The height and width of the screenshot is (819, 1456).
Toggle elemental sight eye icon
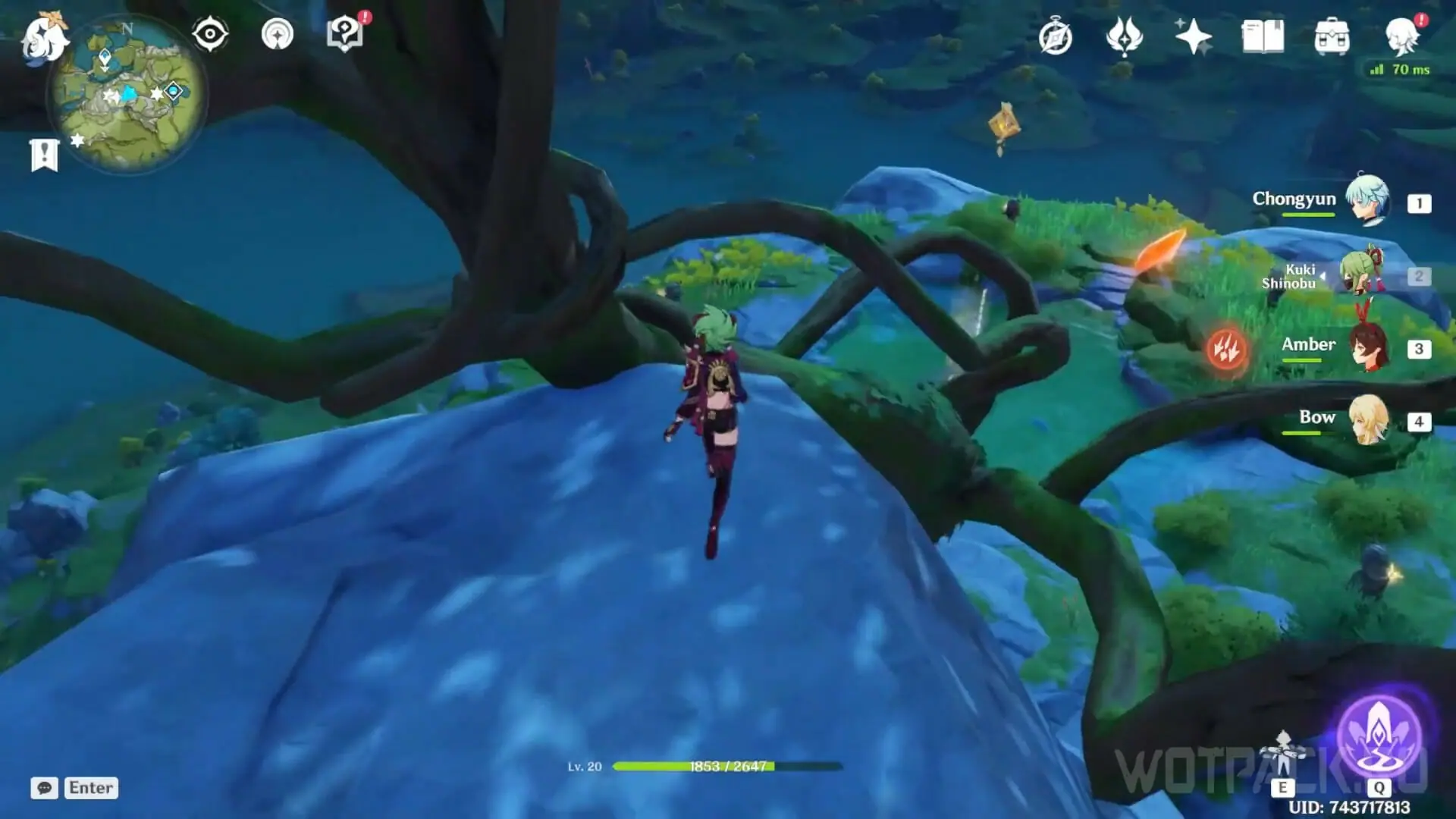210,34
